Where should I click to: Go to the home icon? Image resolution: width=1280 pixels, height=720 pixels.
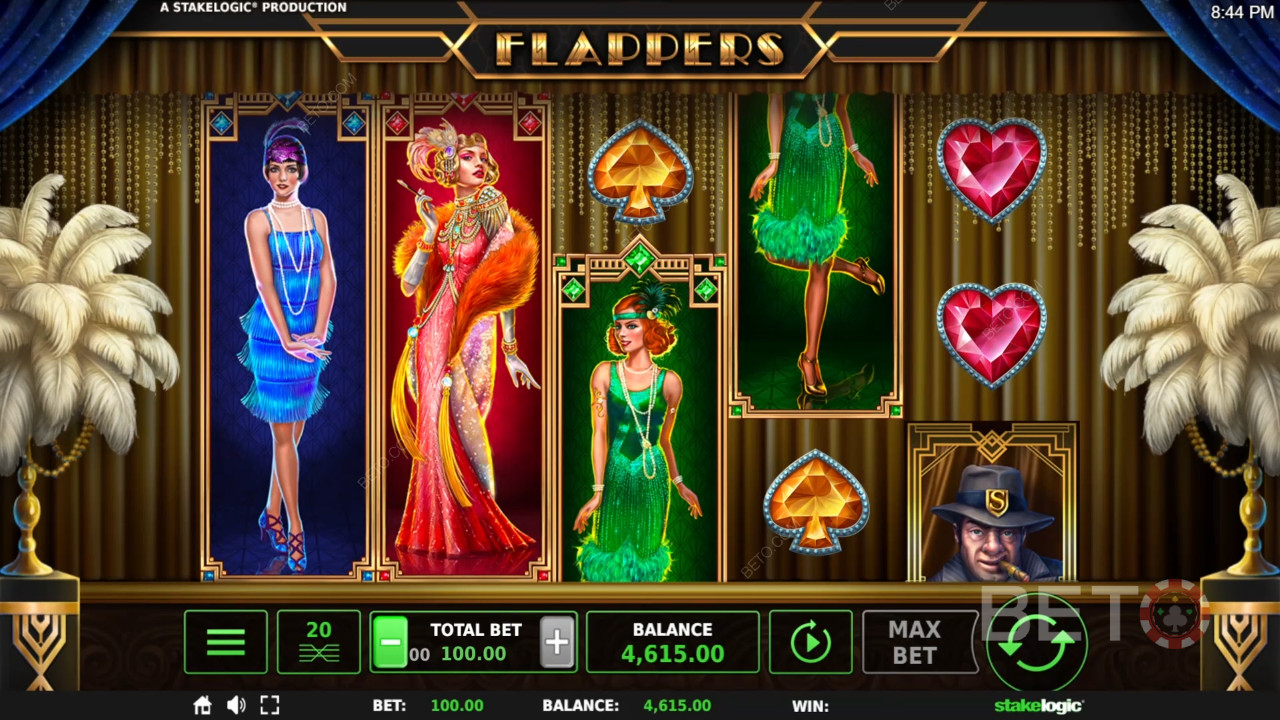[x=203, y=705]
